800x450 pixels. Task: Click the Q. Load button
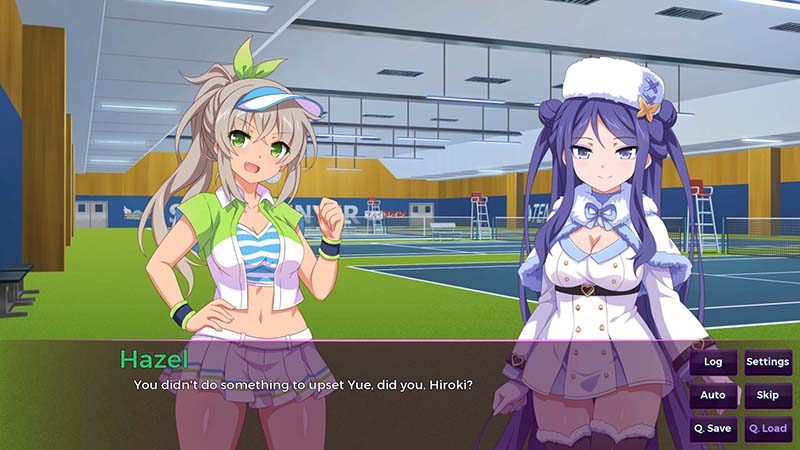pos(767,428)
